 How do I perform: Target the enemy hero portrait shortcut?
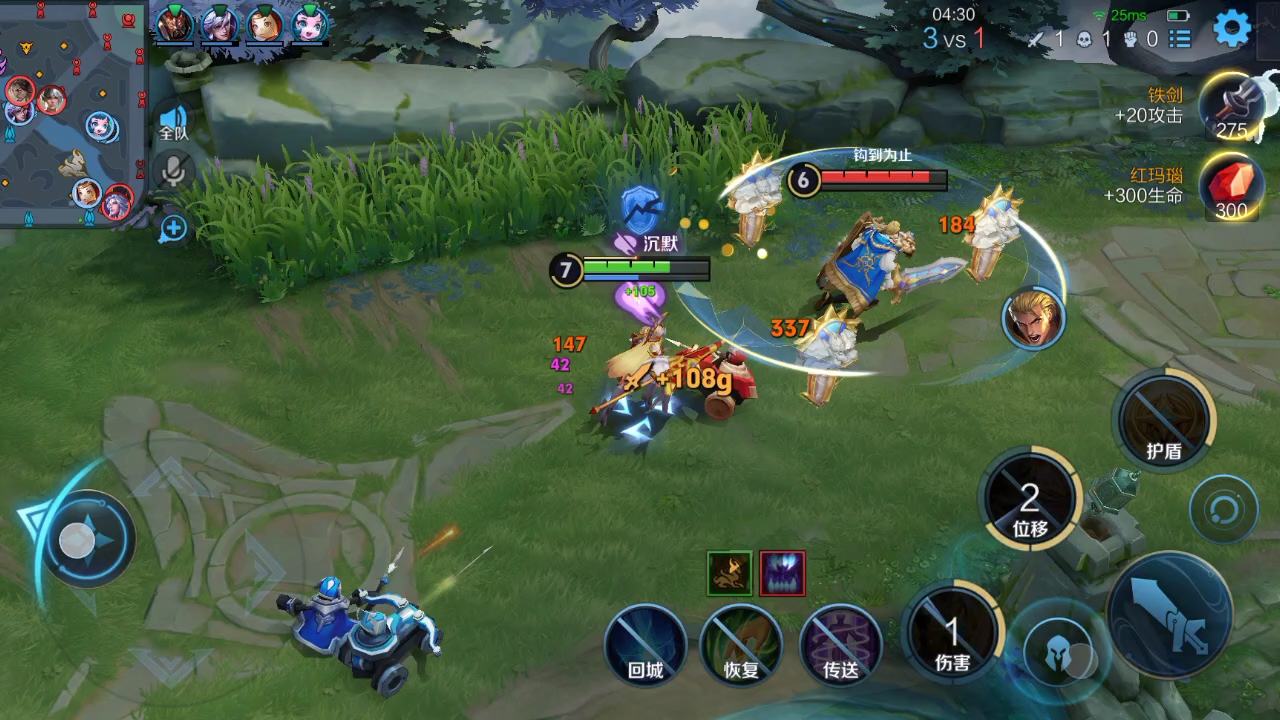click(1033, 318)
